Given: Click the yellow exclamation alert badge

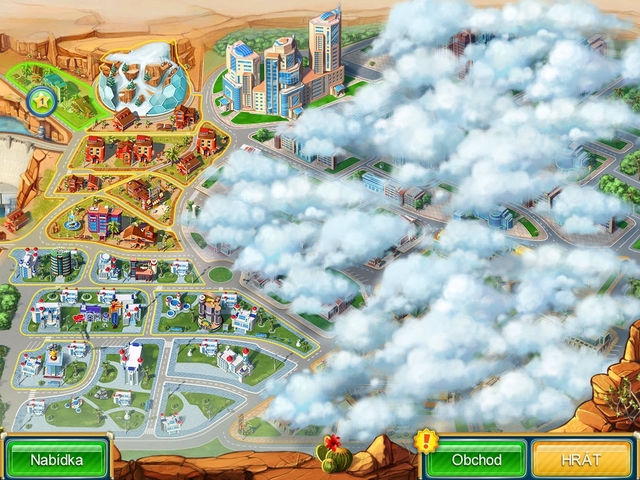Looking at the screenshot, I should (x=427, y=440).
